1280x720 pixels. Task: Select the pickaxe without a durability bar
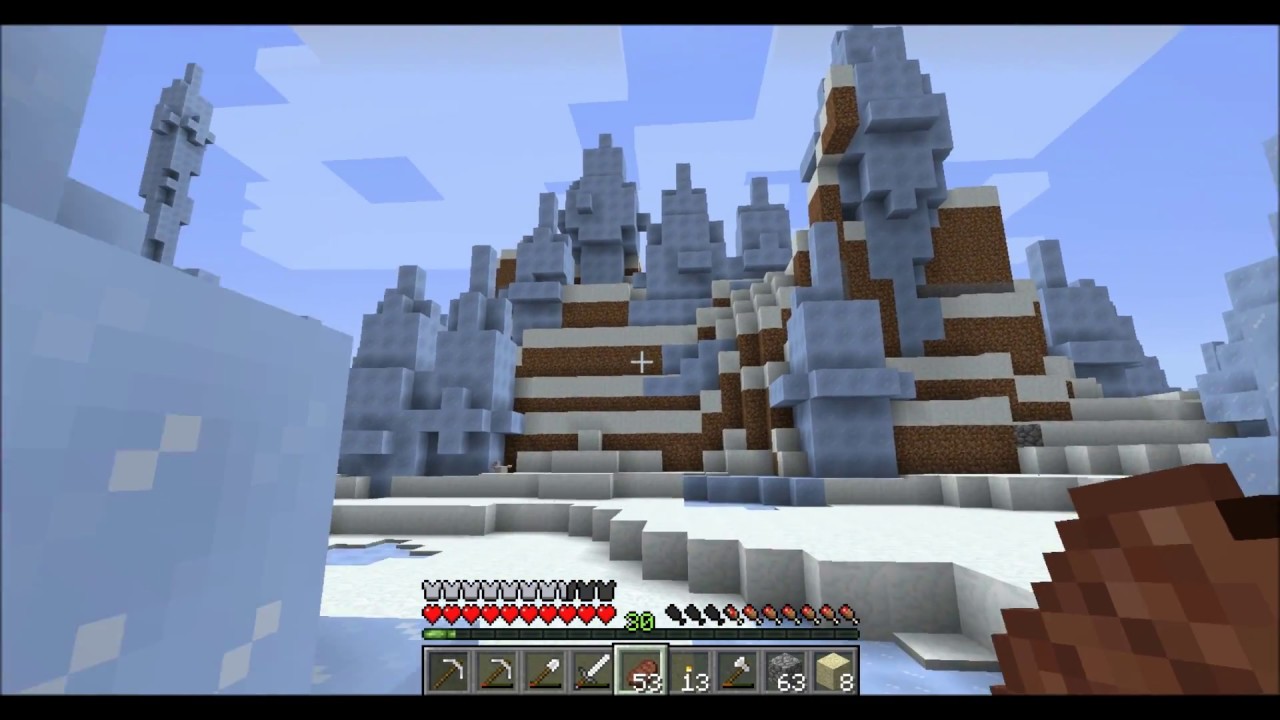448,670
